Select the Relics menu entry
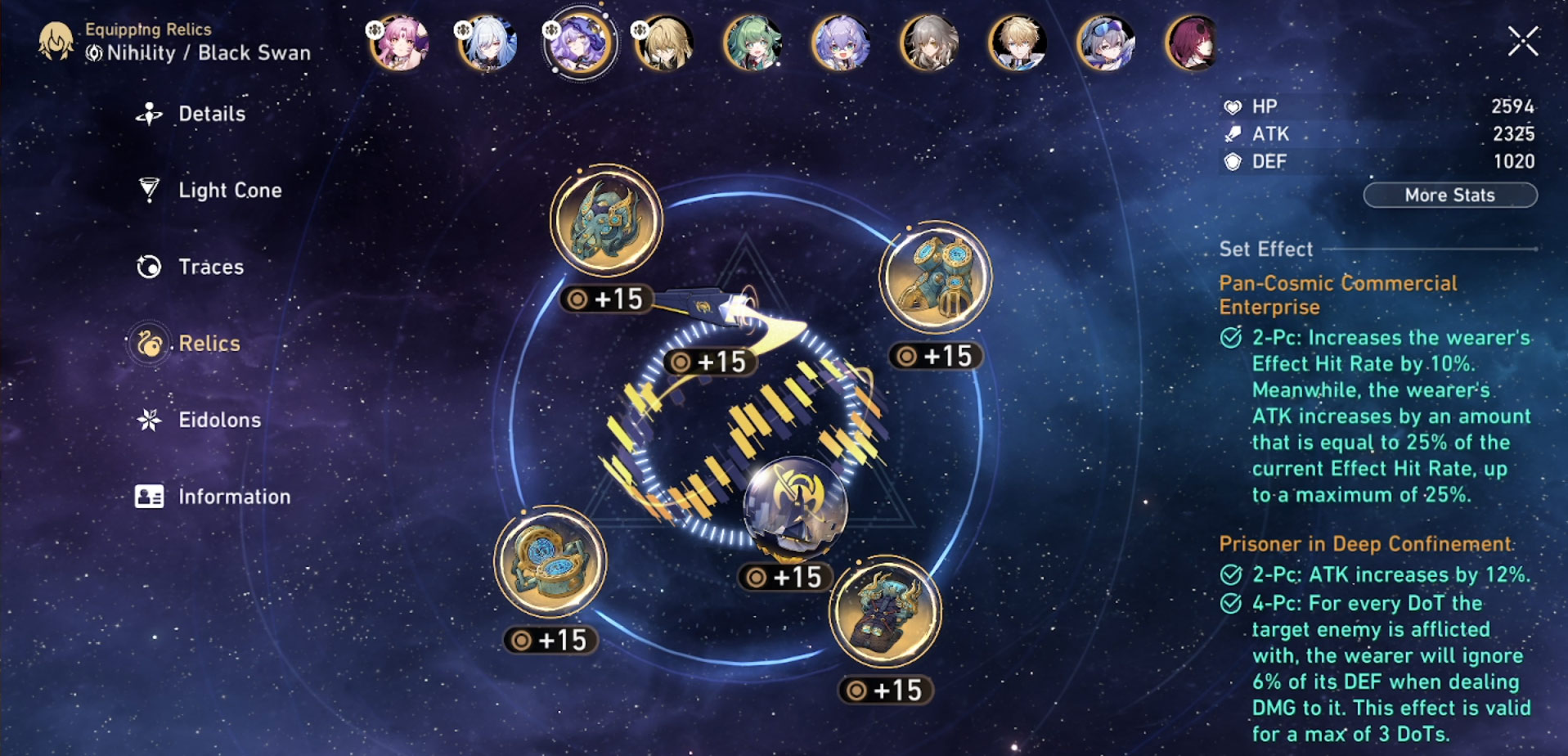The height and width of the screenshot is (756, 1568). tap(209, 344)
